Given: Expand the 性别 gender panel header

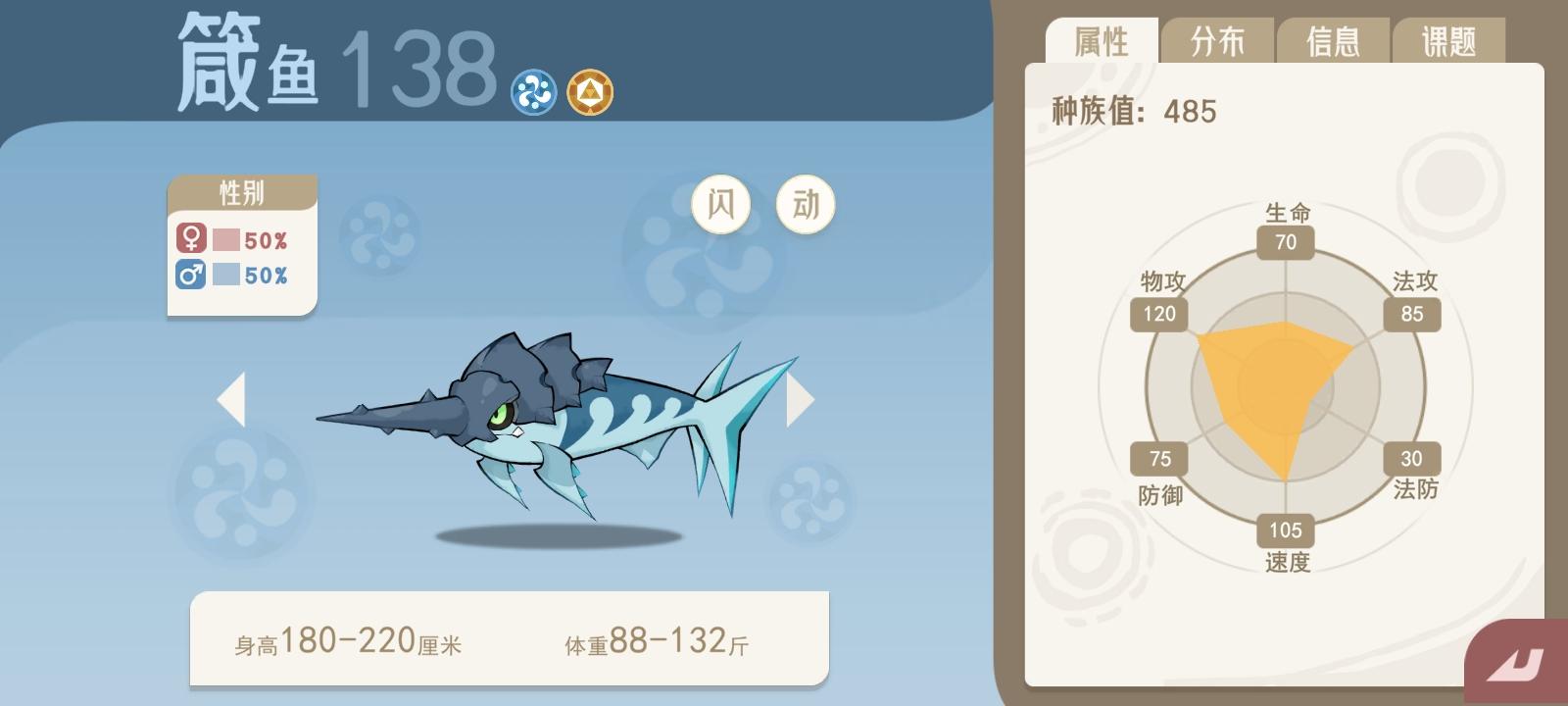Looking at the screenshot, I should coord(240,192).
